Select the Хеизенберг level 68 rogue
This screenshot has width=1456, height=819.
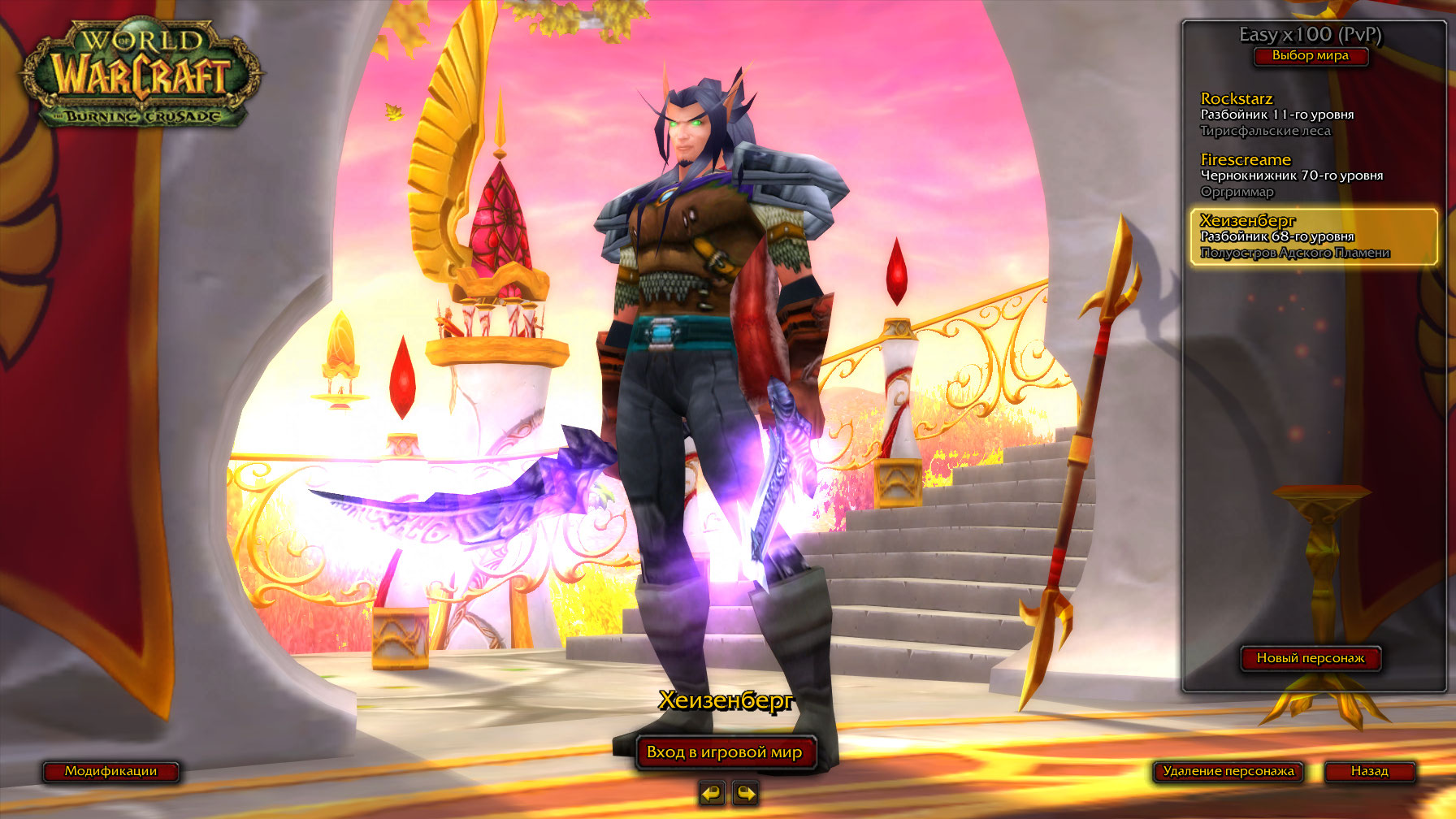[x=1313, y=236]
